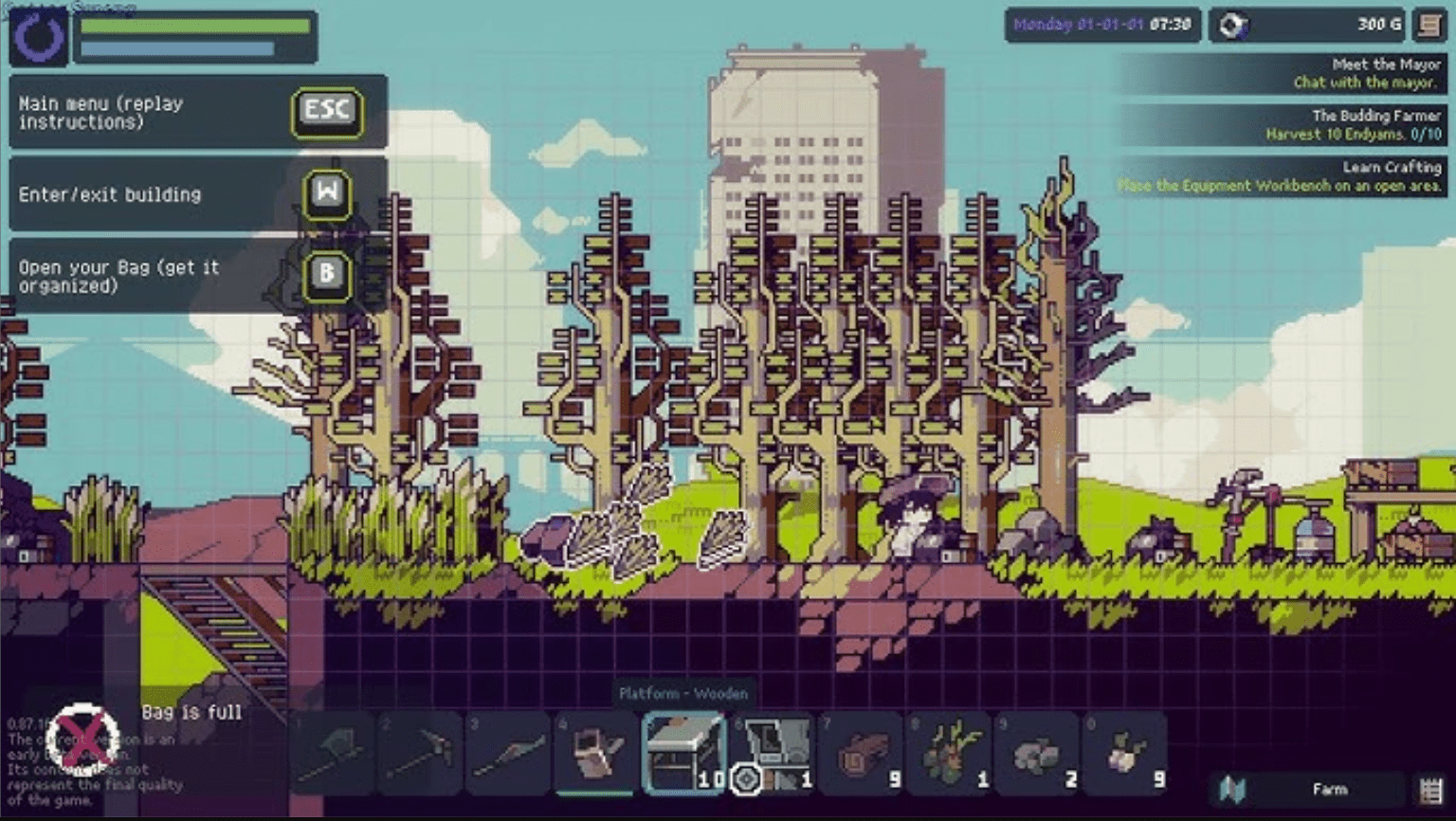Select the seeds in hotbar slot 10
The height and width of the screenshot is (821, 1456).
click(1126, 752)
